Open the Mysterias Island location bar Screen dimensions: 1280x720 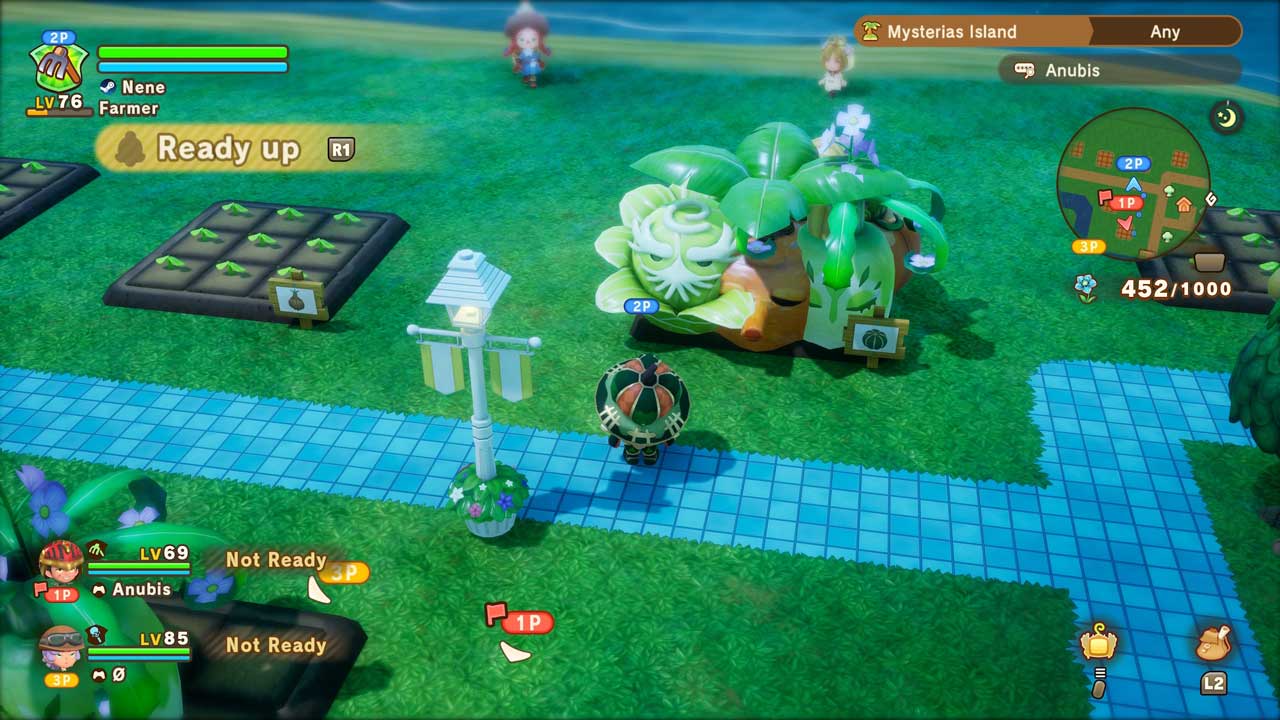pyautogui.click(x=1047, y=32)
